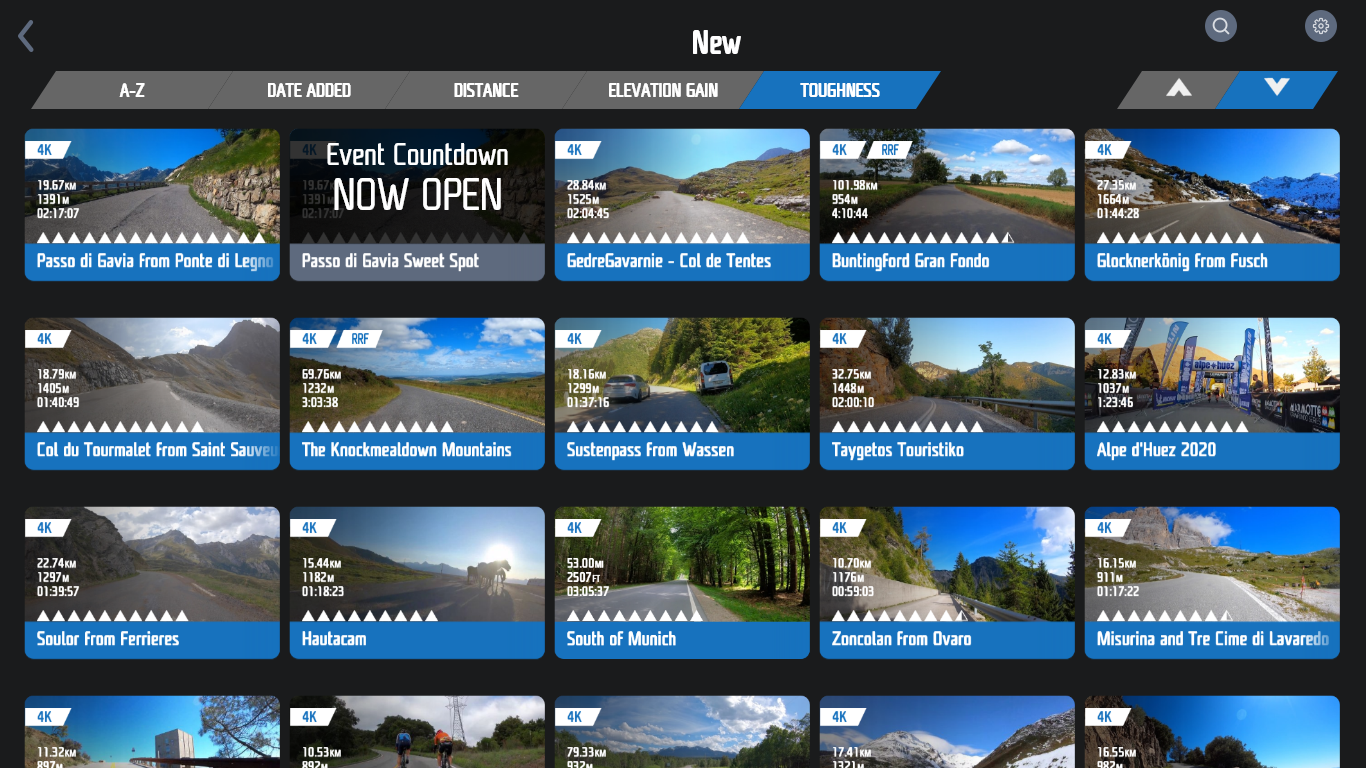Select the Elevation Gain tab
The width and height of the screenshot is (1366, 768).
point(662,90)
